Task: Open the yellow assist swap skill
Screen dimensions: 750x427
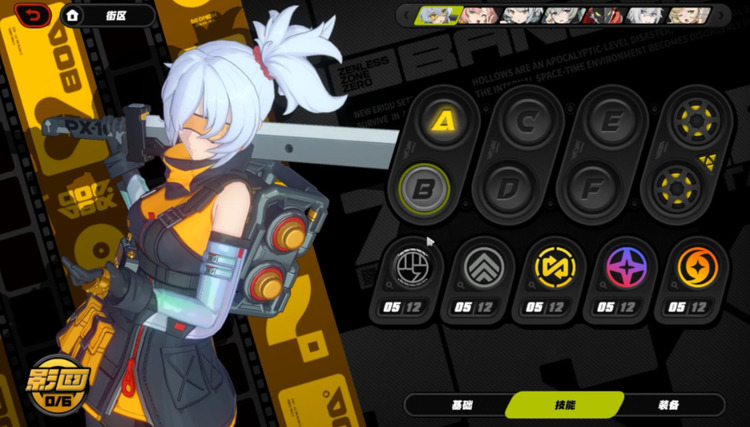Action: 549,267
